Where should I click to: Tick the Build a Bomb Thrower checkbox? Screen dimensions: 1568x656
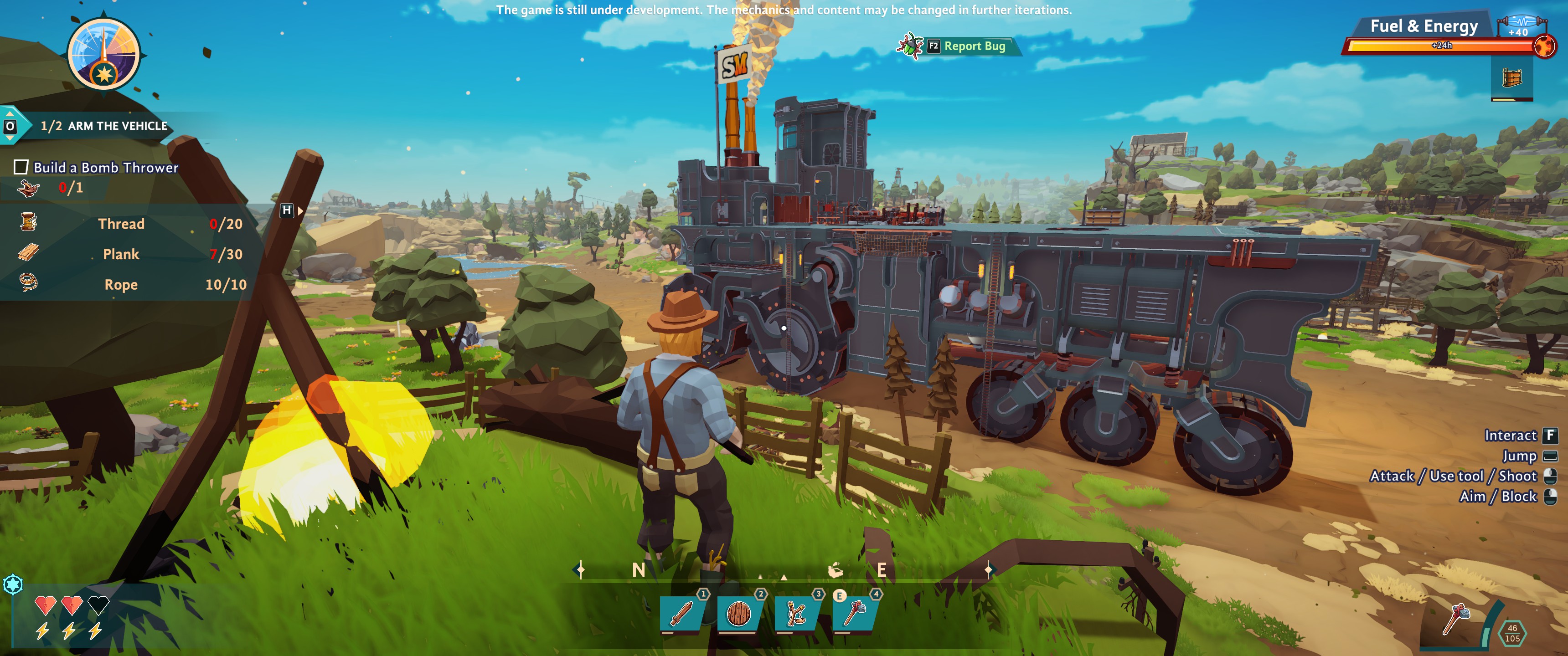click(21, 167)
